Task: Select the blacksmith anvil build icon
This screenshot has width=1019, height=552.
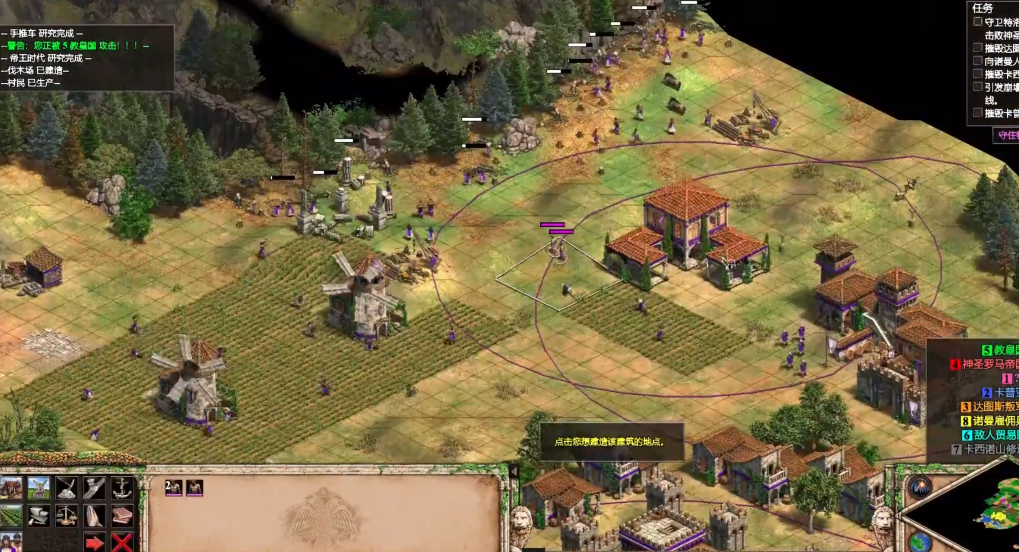Action: [39, 515]
